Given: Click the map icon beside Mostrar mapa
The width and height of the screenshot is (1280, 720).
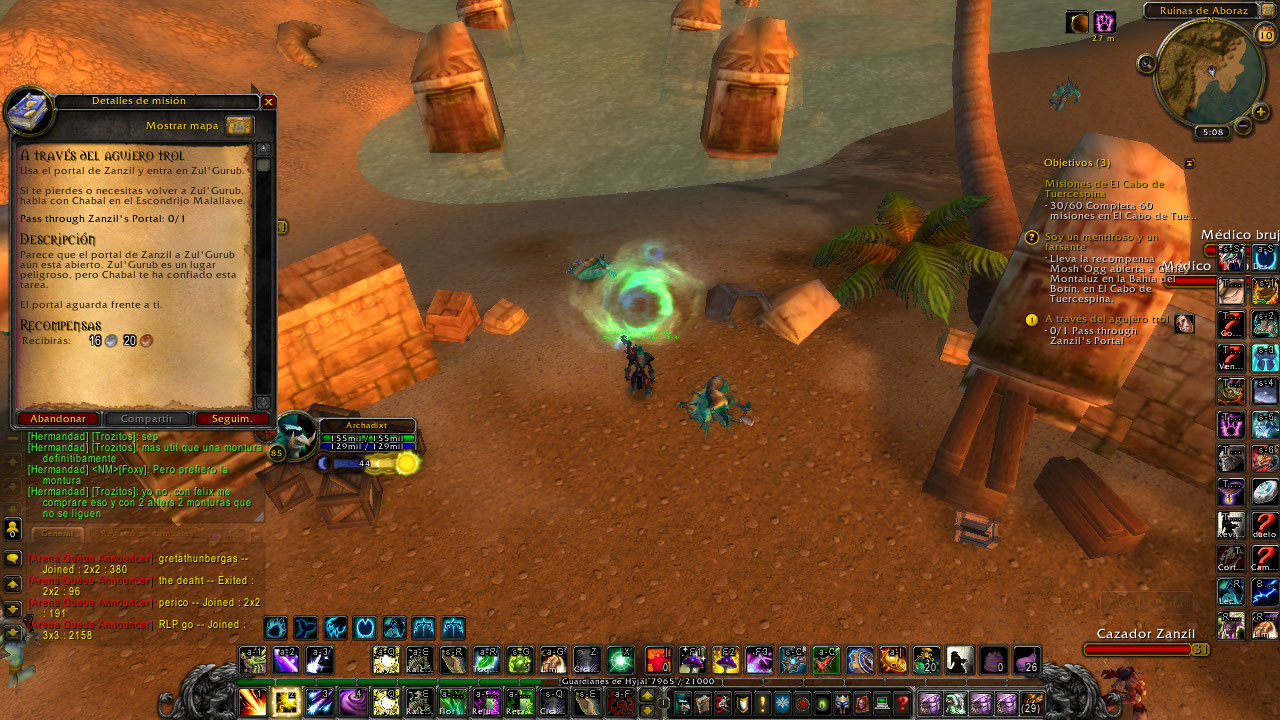Looking at the screenshot, I should pos(238,127).
